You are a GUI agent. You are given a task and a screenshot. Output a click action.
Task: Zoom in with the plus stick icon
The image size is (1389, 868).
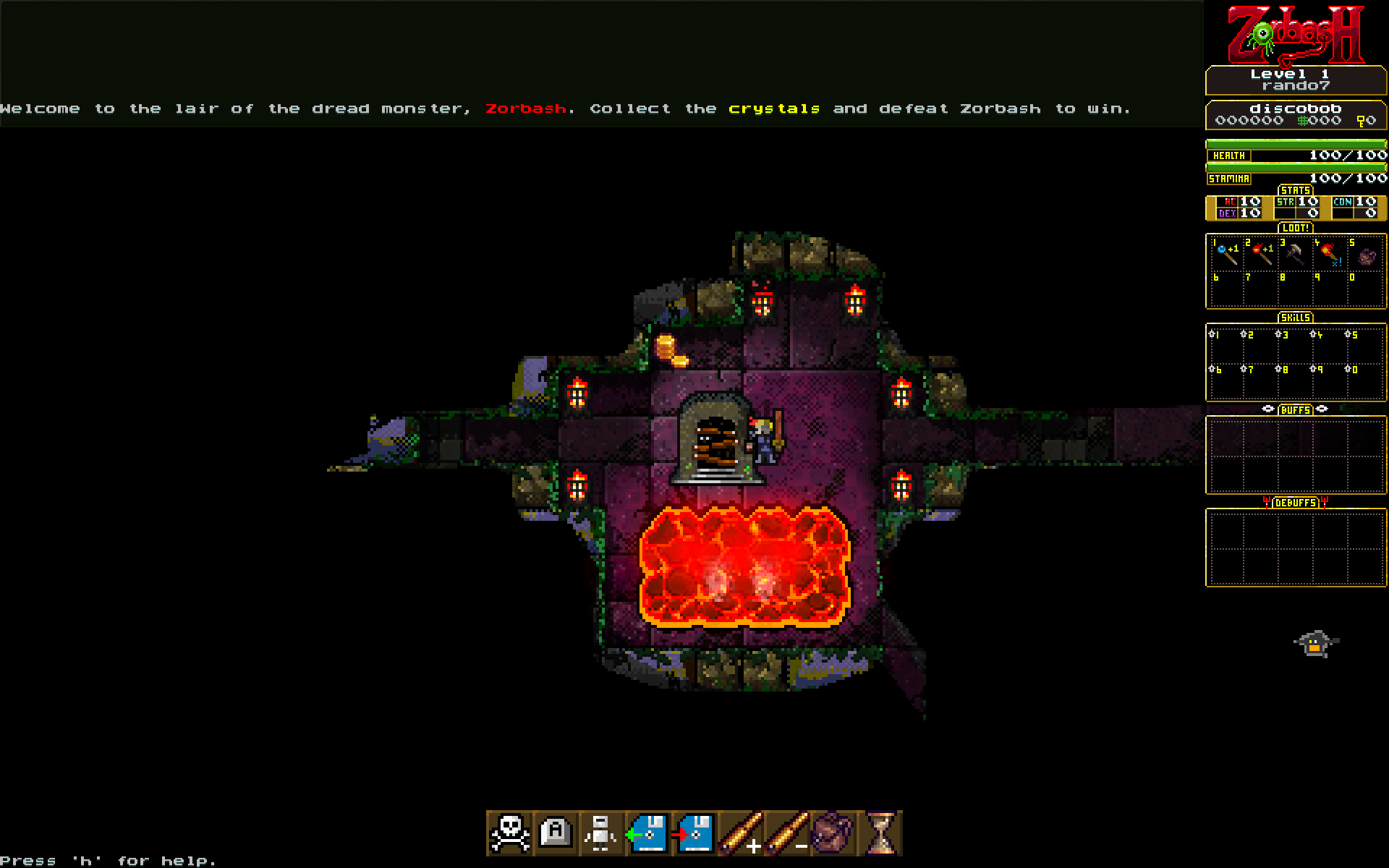(741, 833)
